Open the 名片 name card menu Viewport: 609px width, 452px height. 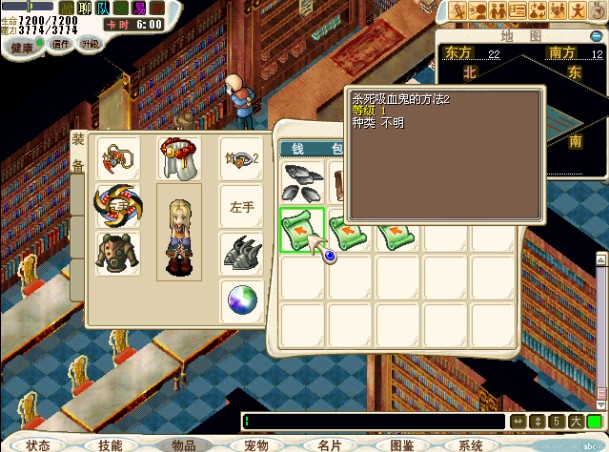pos(329,445)
